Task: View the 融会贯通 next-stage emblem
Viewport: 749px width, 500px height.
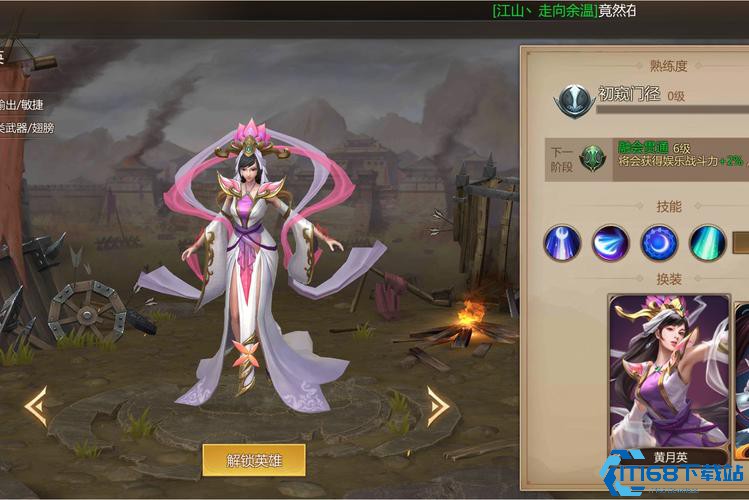Action: [x=594, y=158]
